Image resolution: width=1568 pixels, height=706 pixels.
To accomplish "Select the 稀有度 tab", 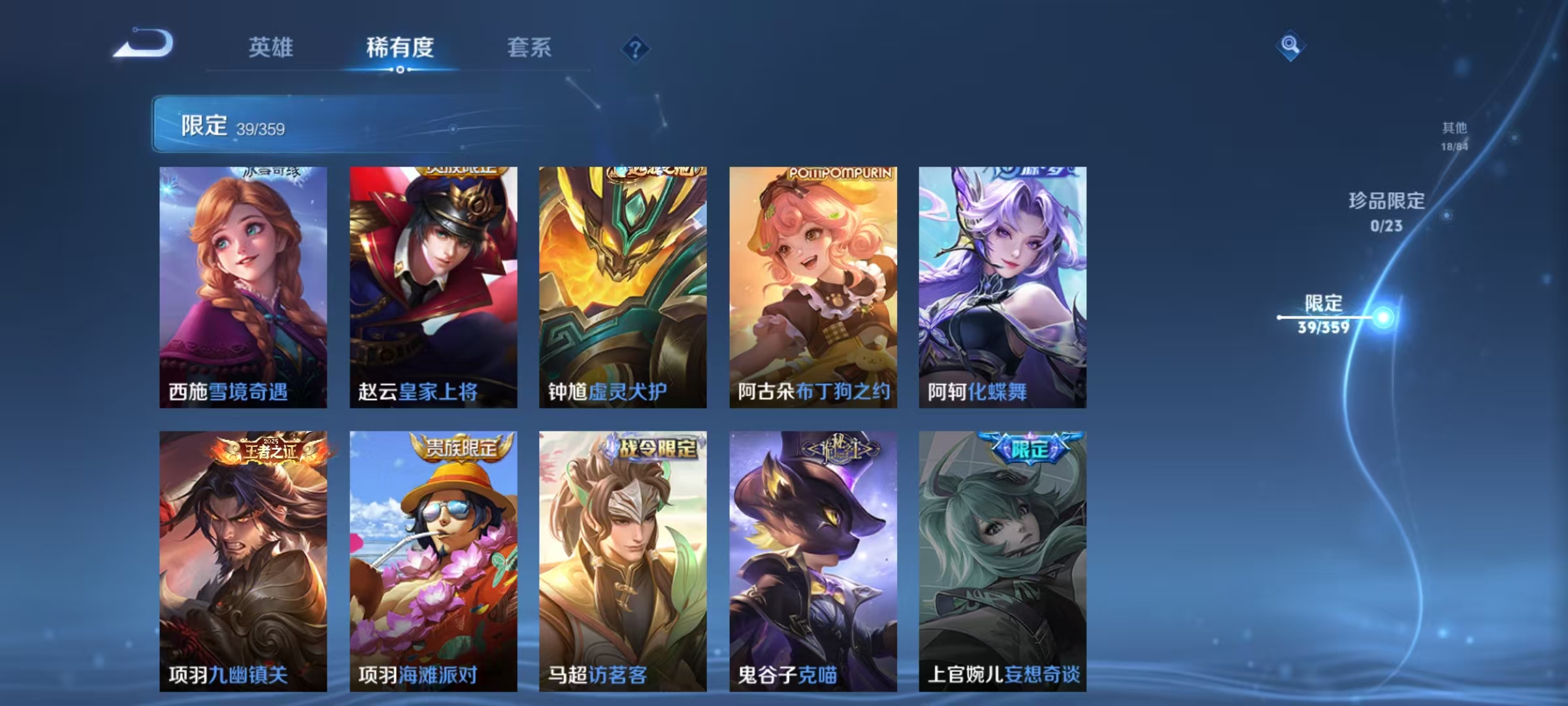I will pyautogui.click(x=400, y=47).
